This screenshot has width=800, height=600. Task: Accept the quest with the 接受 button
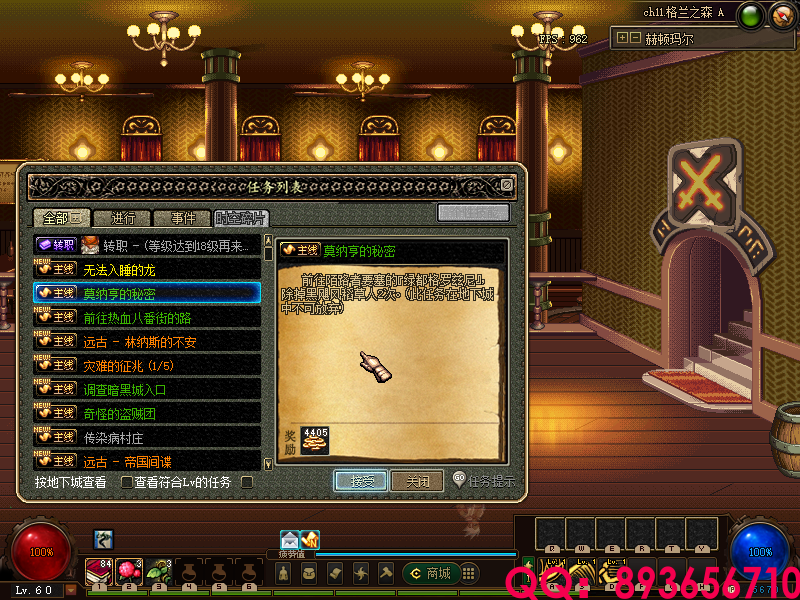point(360,481)
